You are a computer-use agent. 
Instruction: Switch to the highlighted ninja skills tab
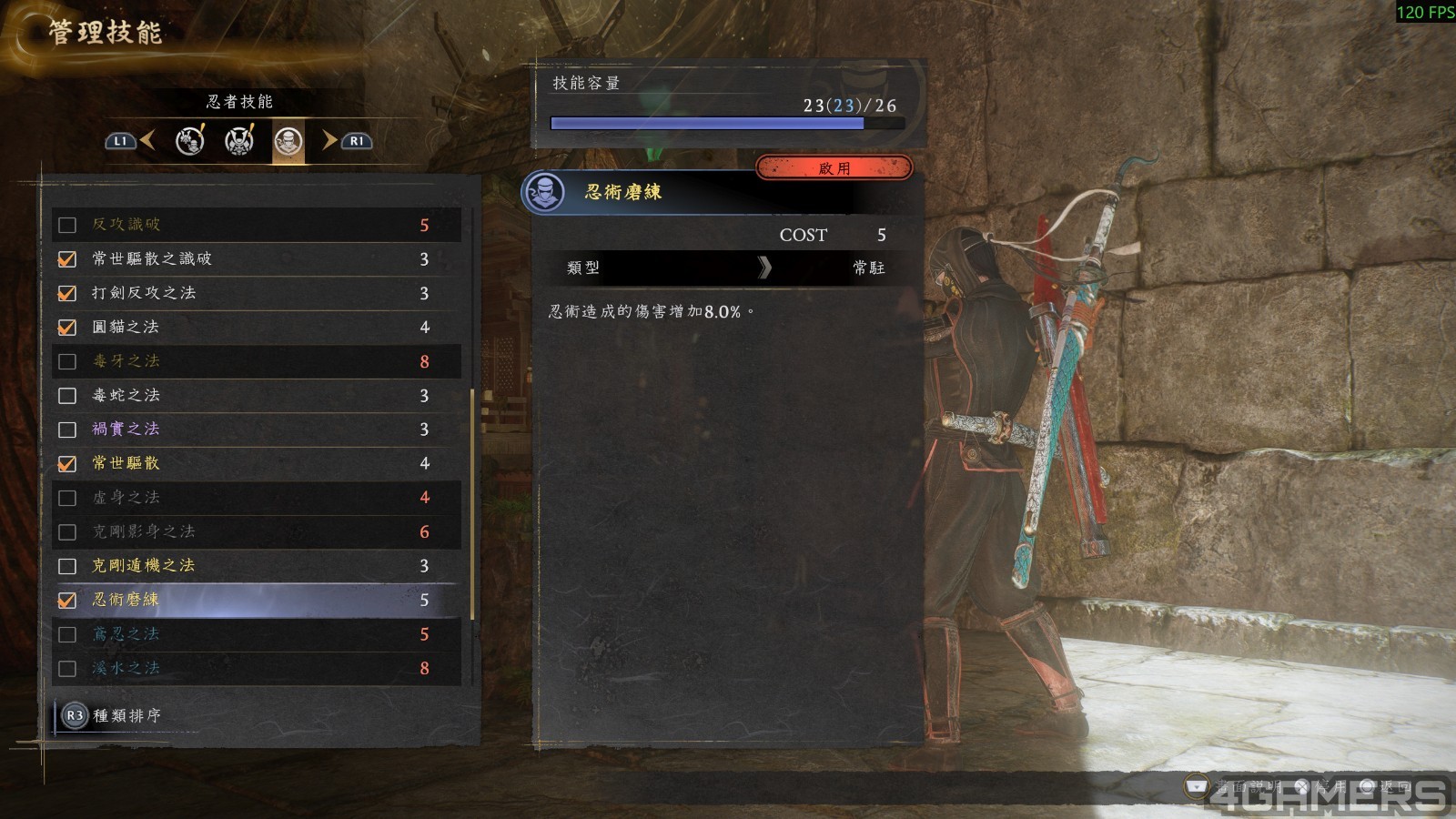pos(289,142)
